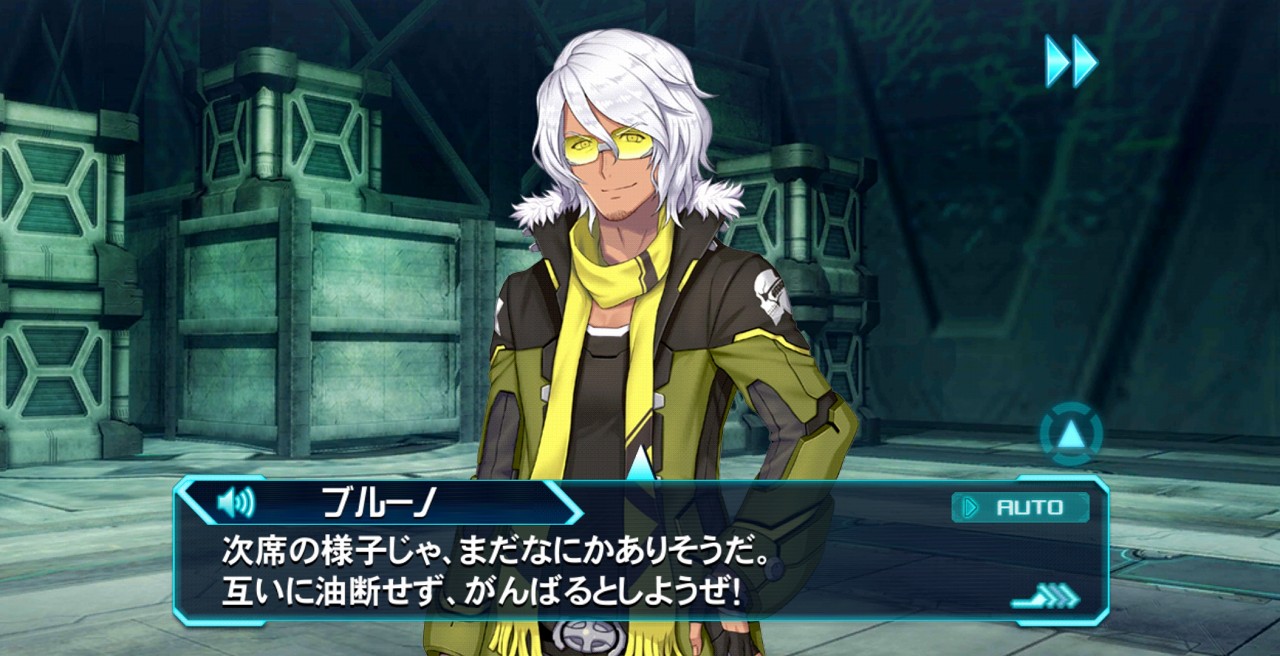
Task: Click the circular up-arrow button
Action: (x=1071, y=434)
